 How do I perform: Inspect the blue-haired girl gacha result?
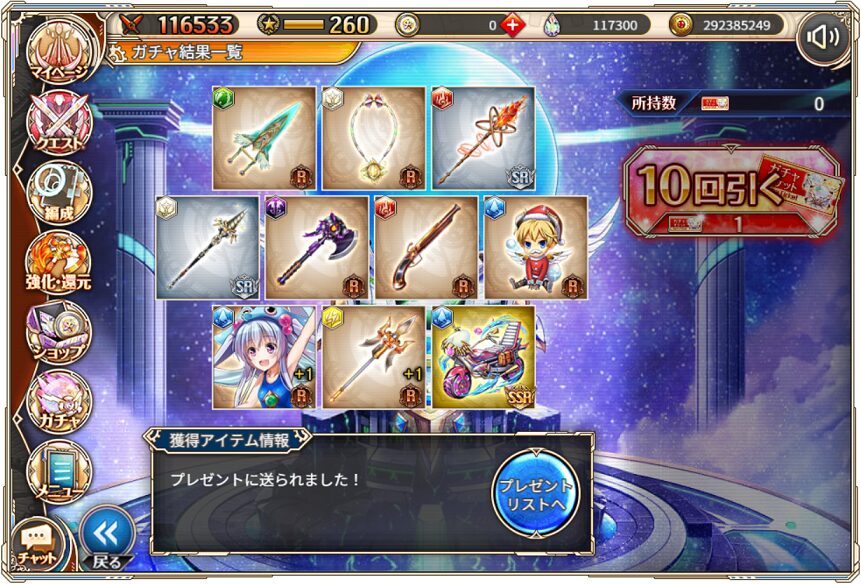264,357
